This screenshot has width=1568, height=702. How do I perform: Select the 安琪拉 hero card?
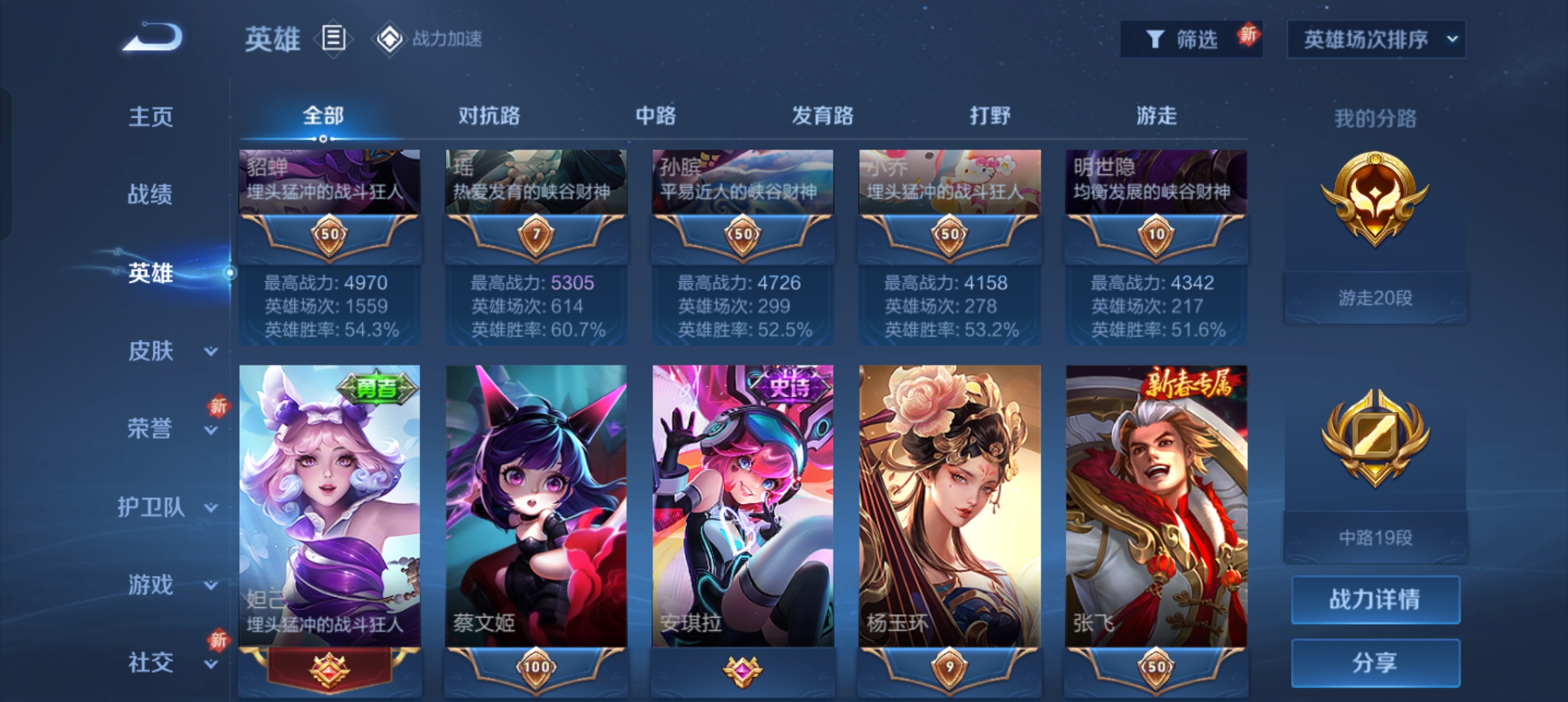click(x=742, y=507)
